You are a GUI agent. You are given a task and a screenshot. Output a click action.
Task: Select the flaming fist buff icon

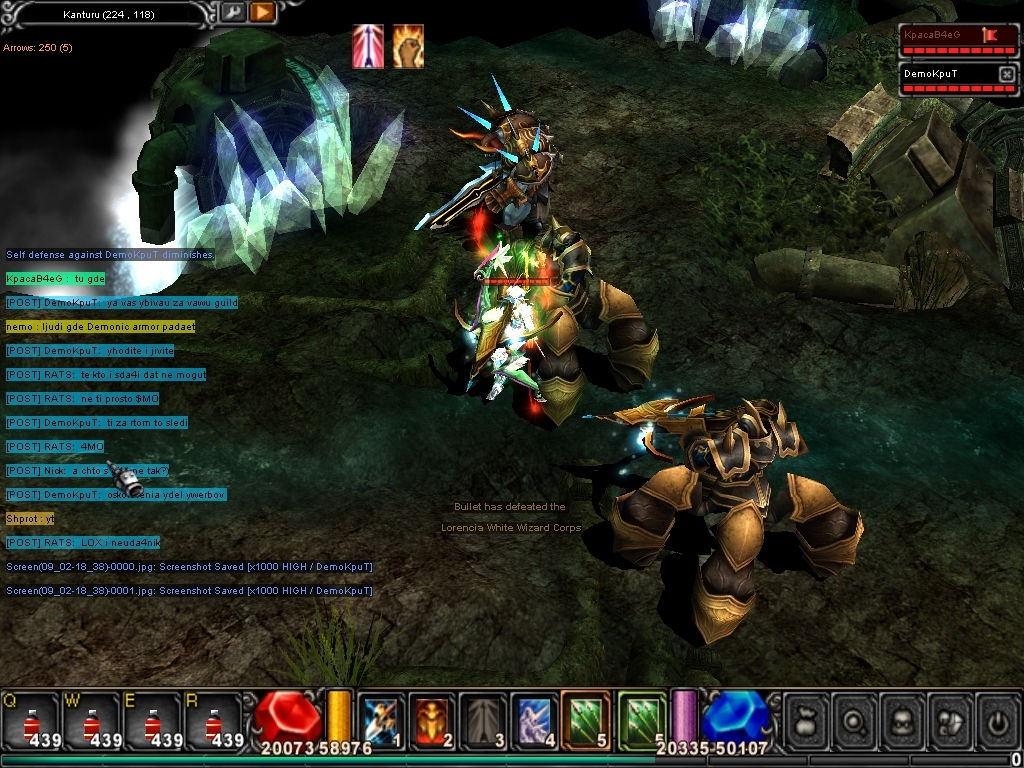407,46
